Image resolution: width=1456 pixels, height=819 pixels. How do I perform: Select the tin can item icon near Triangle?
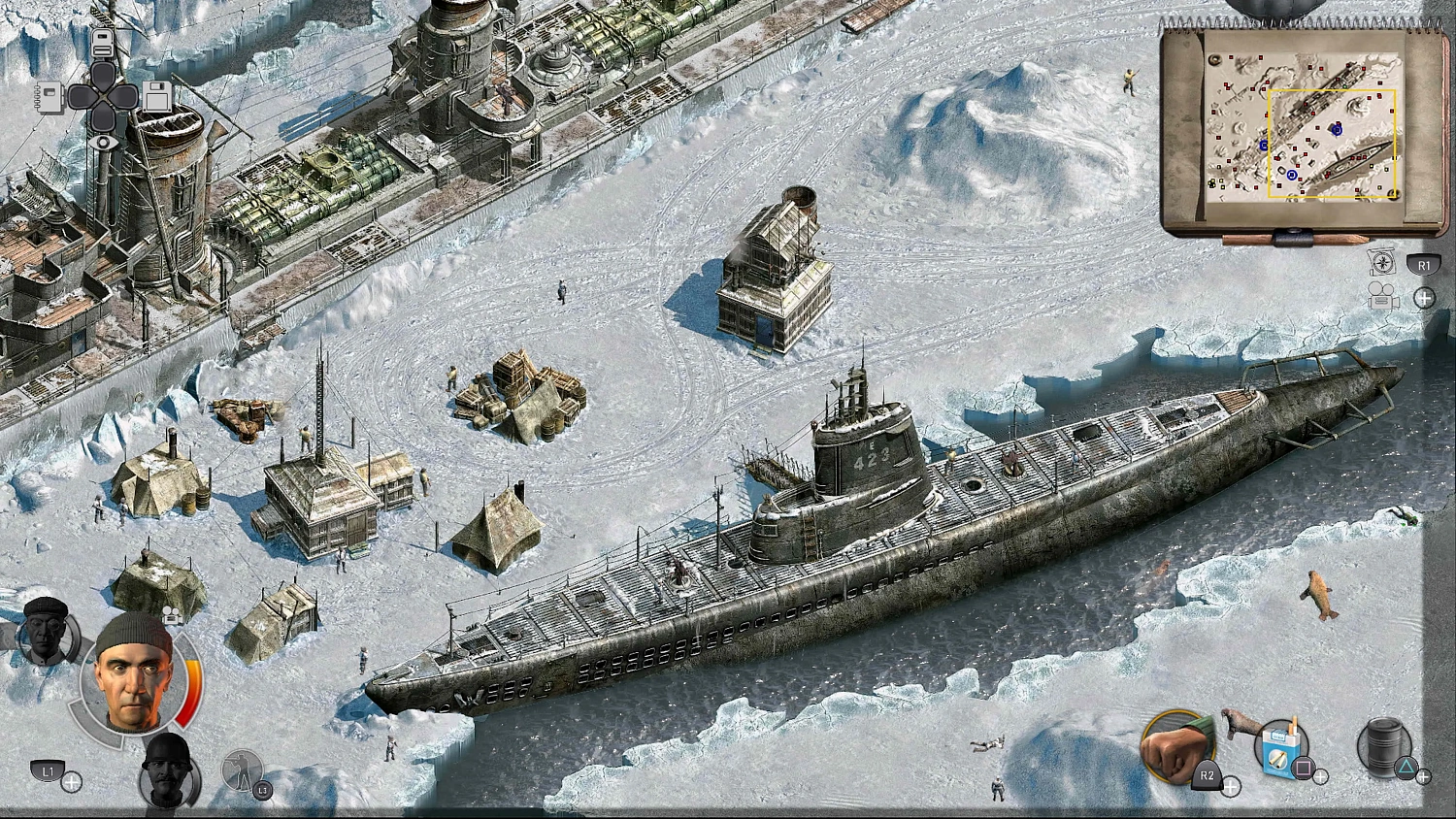[x=1383, y=745]
